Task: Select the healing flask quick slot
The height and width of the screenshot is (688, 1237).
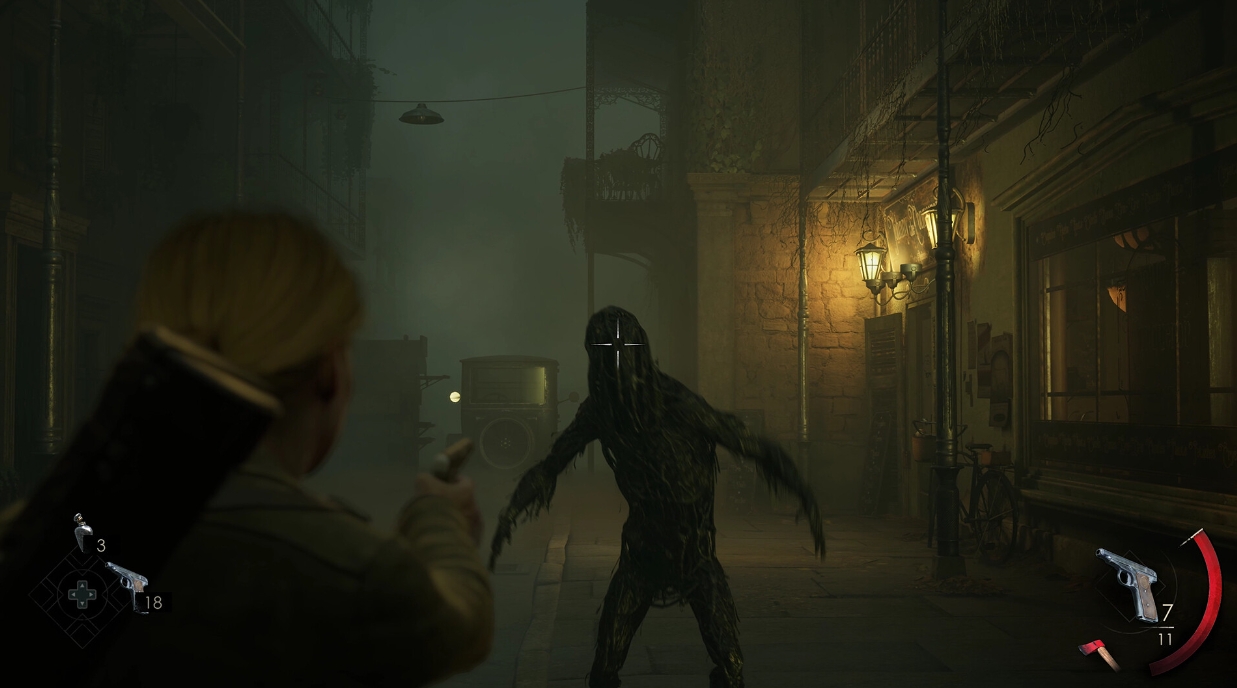Action: click(x=82, y=533)
